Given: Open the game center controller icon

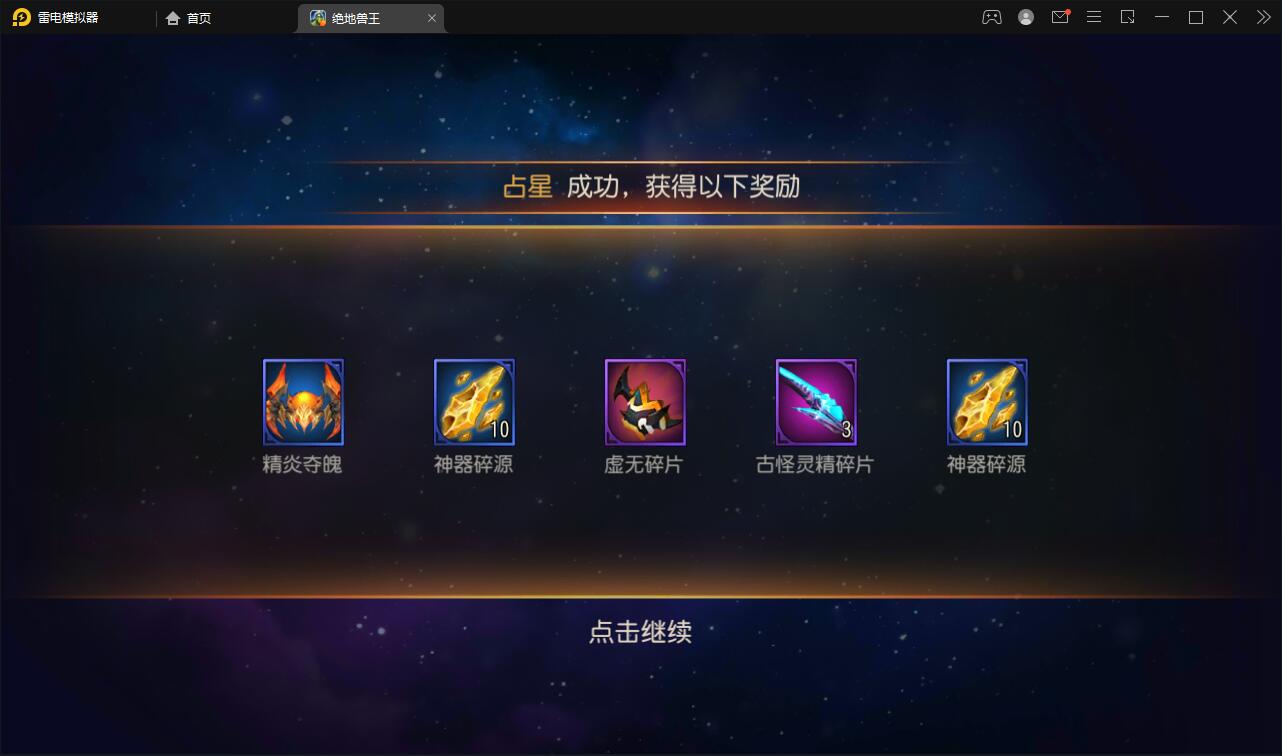Looking at the screenshot, I should coord(991,17).
